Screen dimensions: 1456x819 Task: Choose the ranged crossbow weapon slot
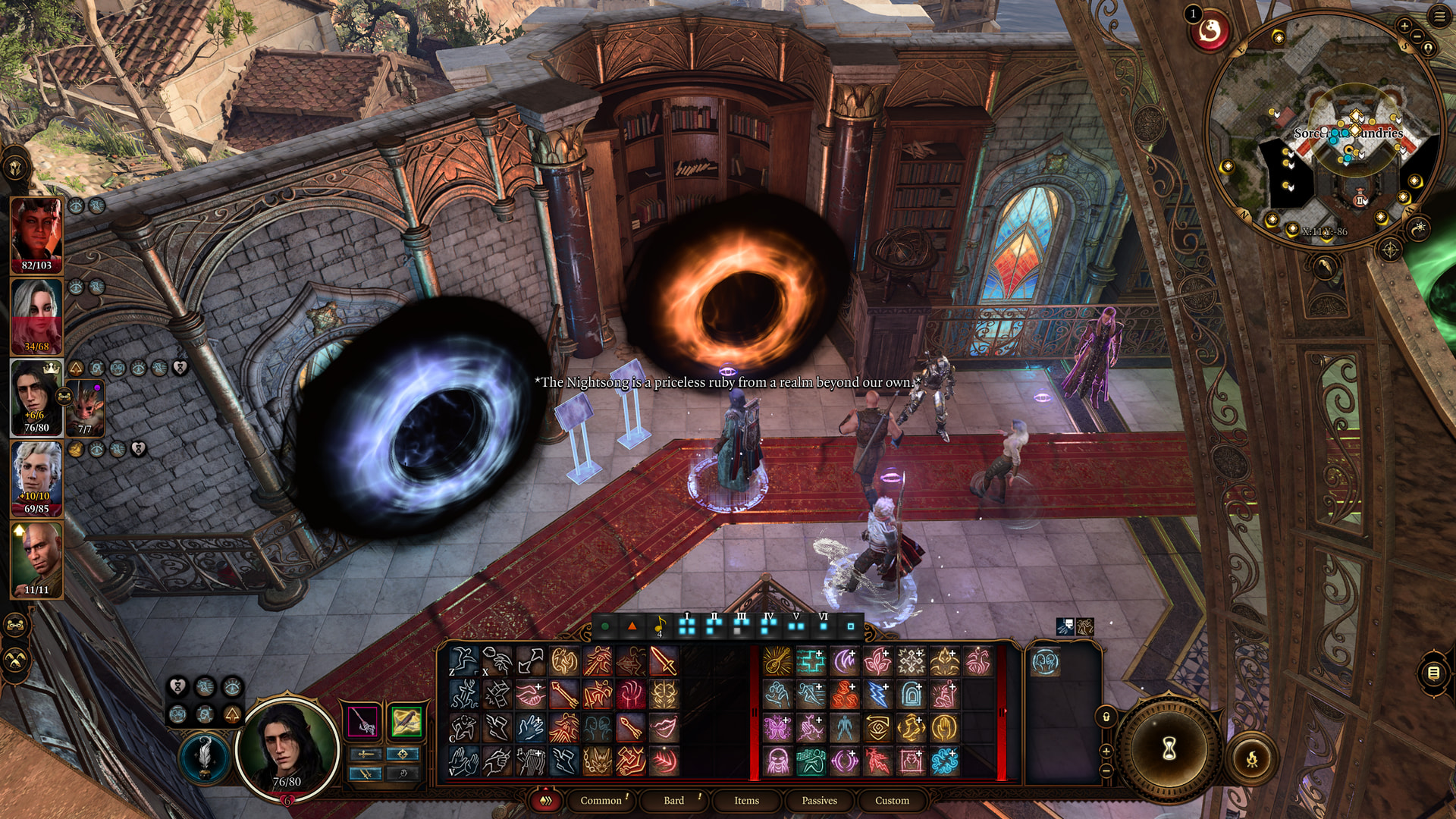click(x=406, y=721)
